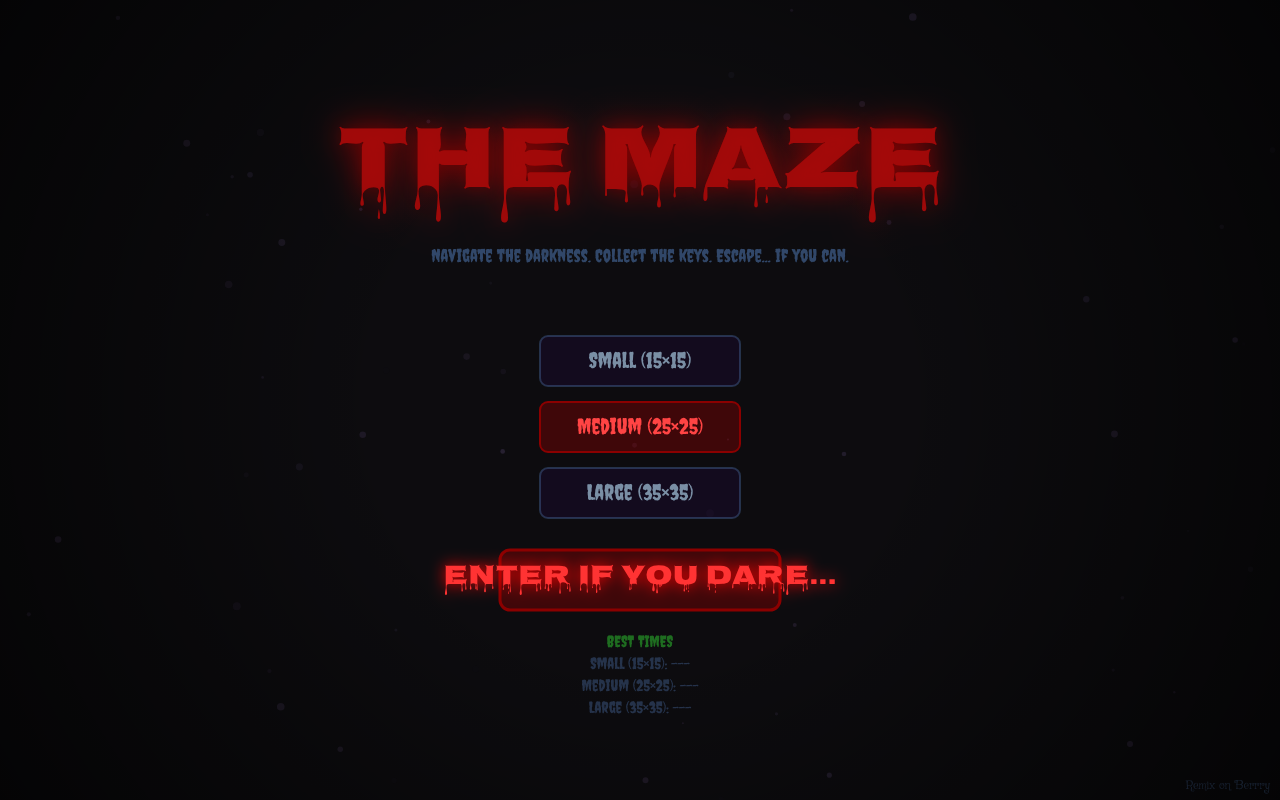This screenshot has height=800, width=1280.
Task: Confirm the currently highlighted Medium size
Action: point(640,427)
